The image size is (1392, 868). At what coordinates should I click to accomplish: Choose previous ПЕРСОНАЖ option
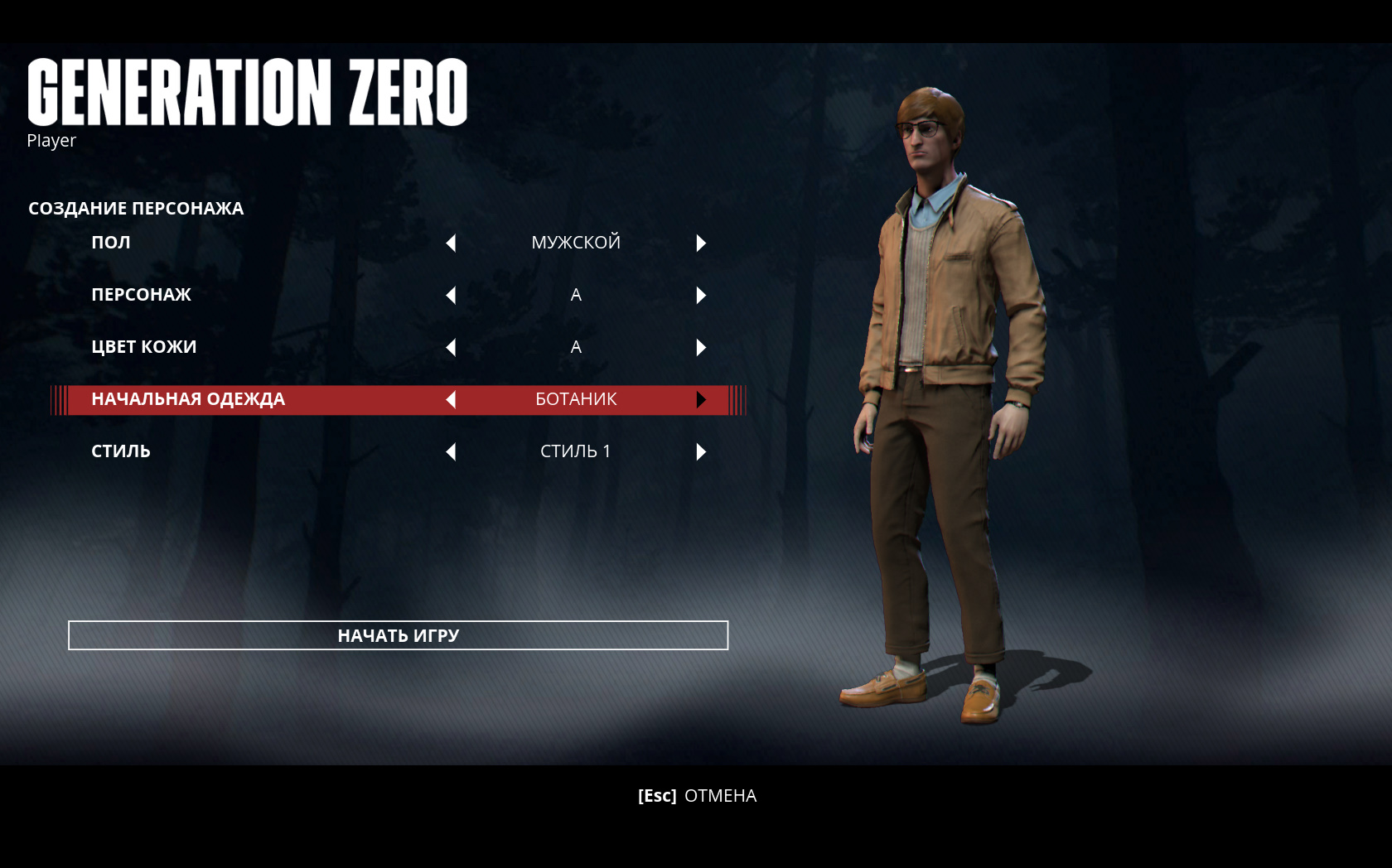(x=451, y=295)
